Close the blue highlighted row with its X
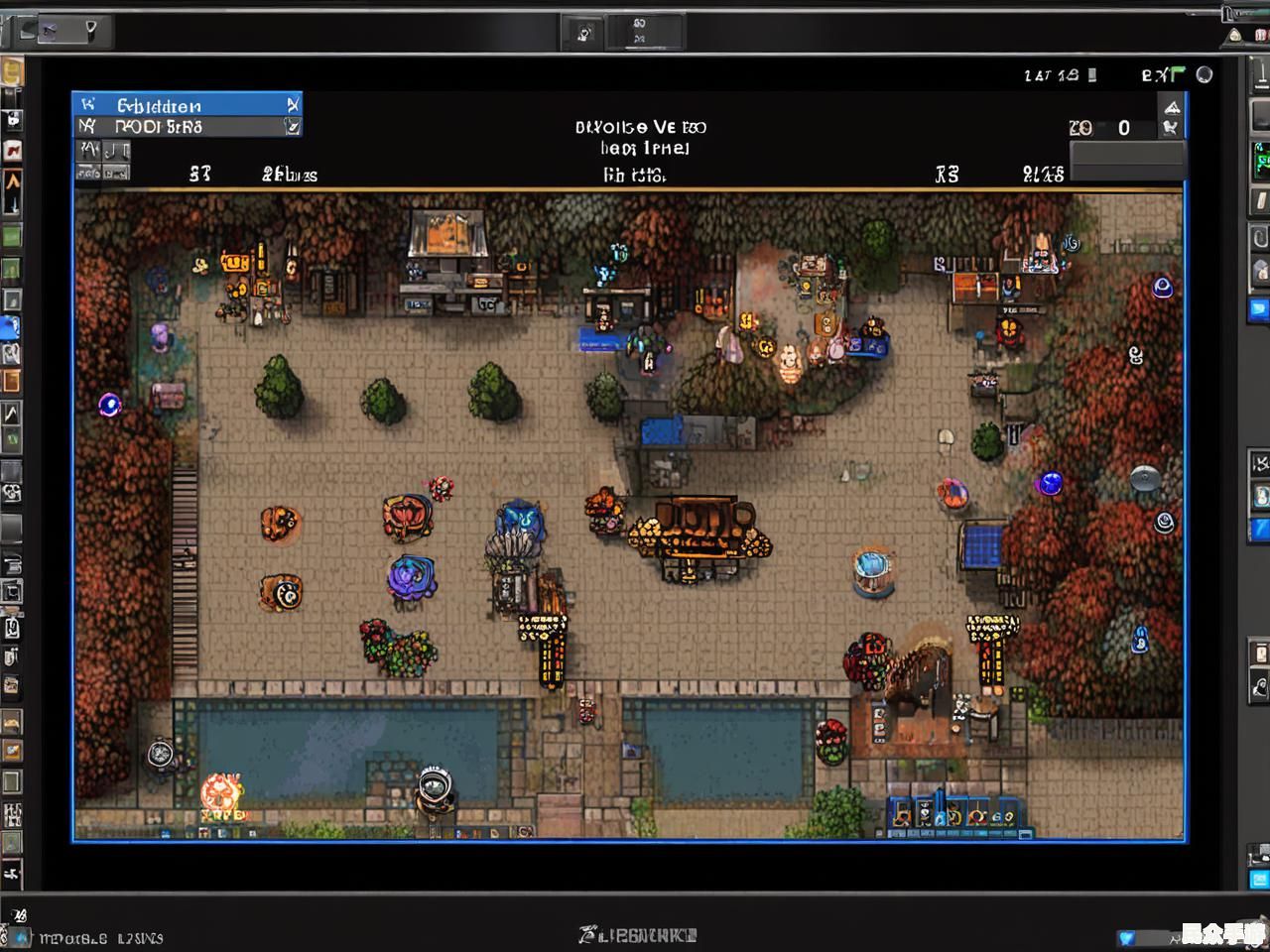 pyautogui.click(x=293, y=104)
